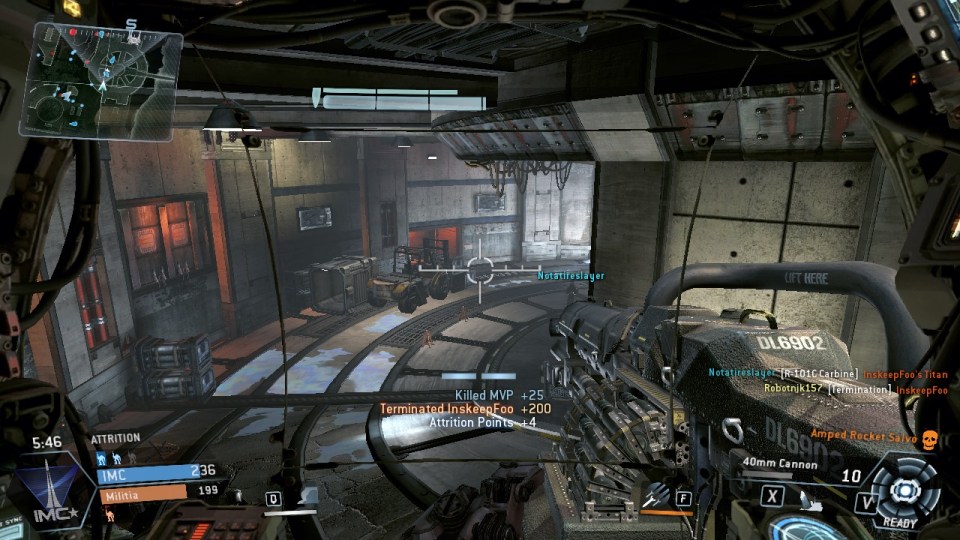This screenshot has width=960, height=540.
Task: Activate the Rocket Salvo ordnance icon
Action: (x=657, y=494)
